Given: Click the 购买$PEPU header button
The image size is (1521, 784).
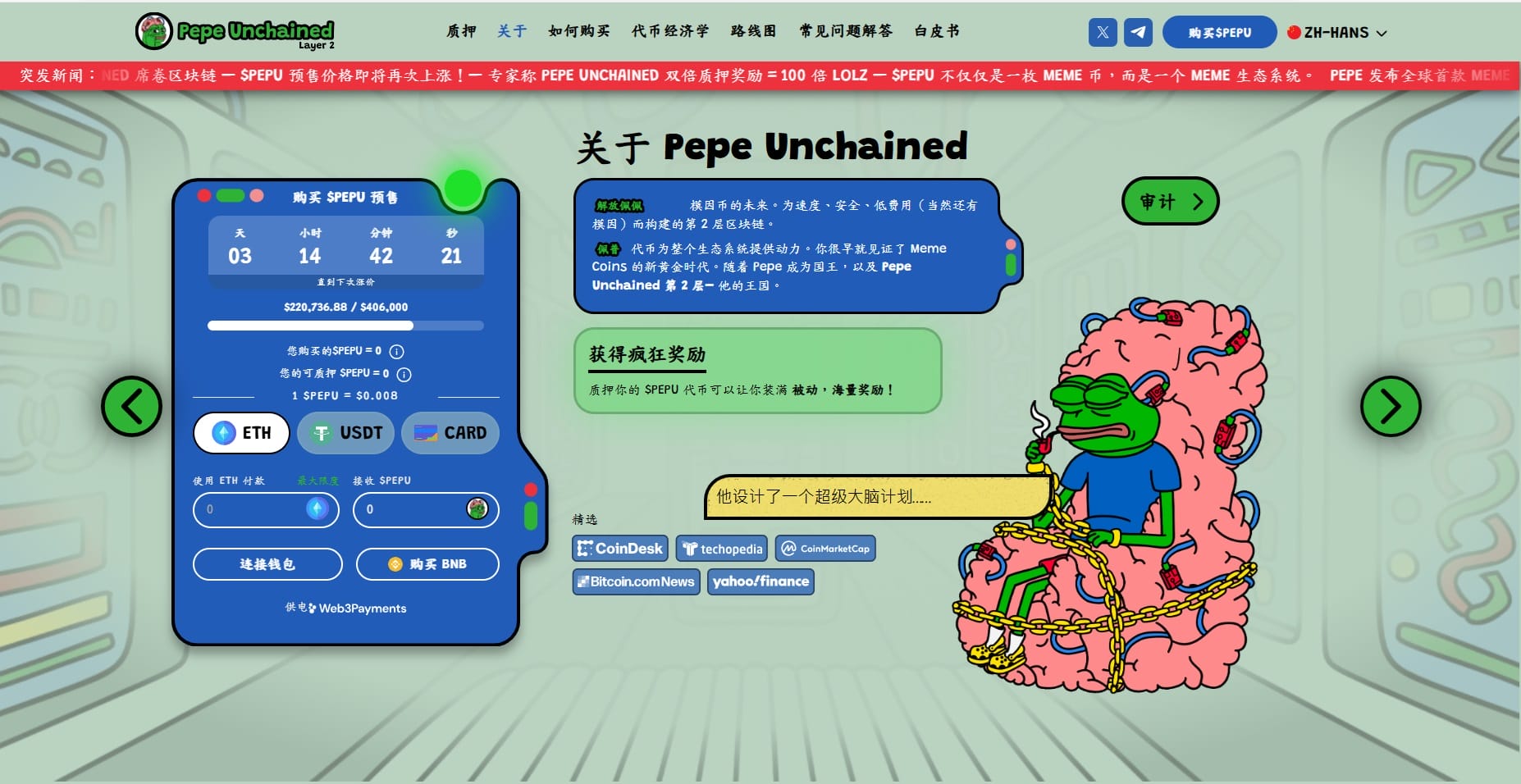Looking at the screenshot, I should (1219, 33).
